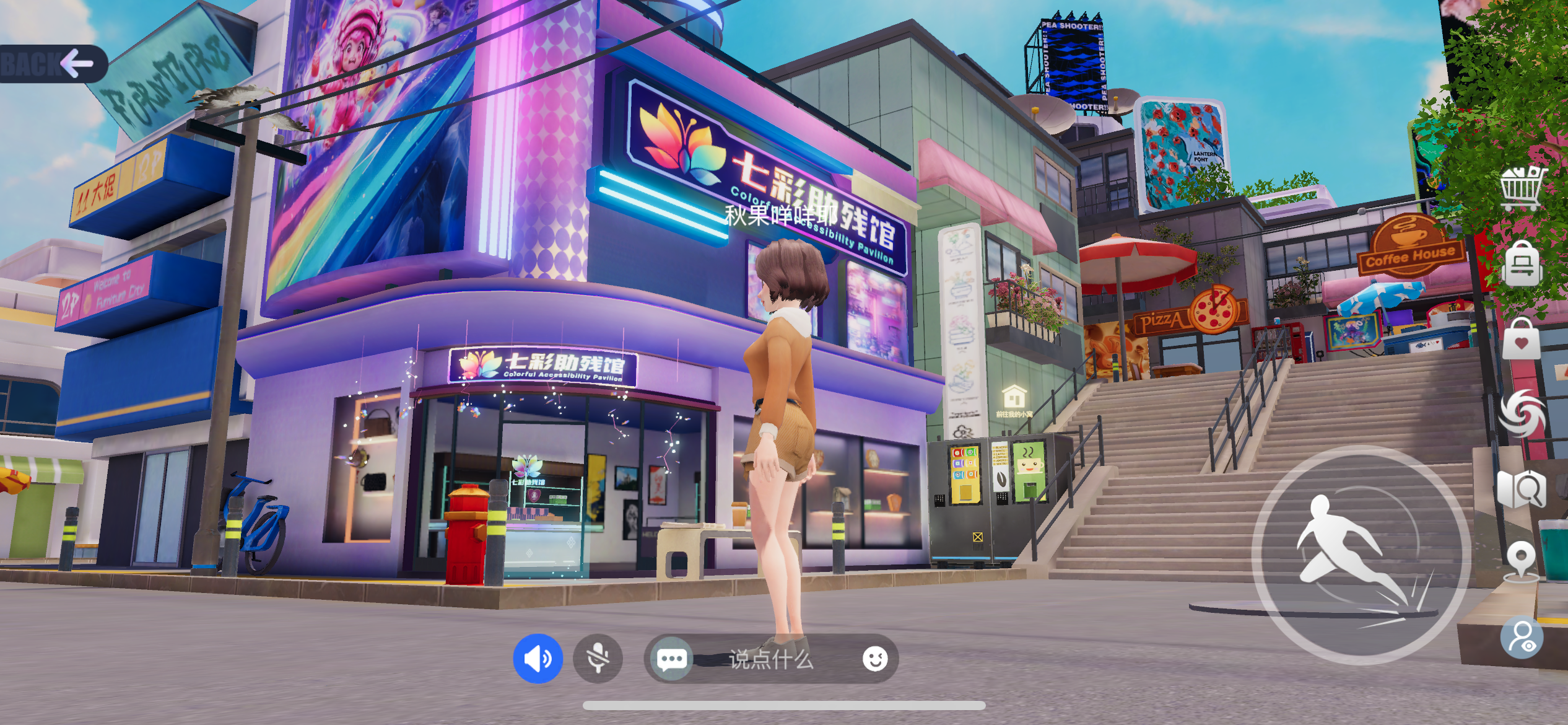Image resolution: width=1568 pixels, height=725 pixels.
Task: Activate the swirl vortex icon
Action: 1522,413
